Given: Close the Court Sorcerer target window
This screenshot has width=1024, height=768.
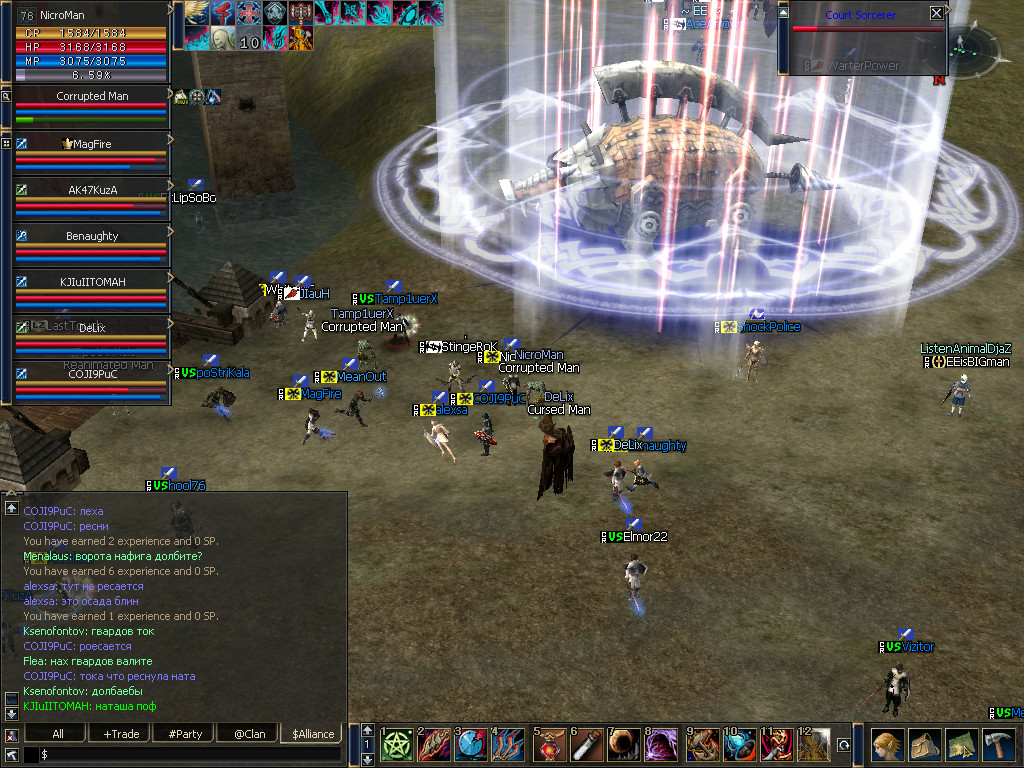Looking at the screenshot, I should pyautogui.click(x=936, y=14).
